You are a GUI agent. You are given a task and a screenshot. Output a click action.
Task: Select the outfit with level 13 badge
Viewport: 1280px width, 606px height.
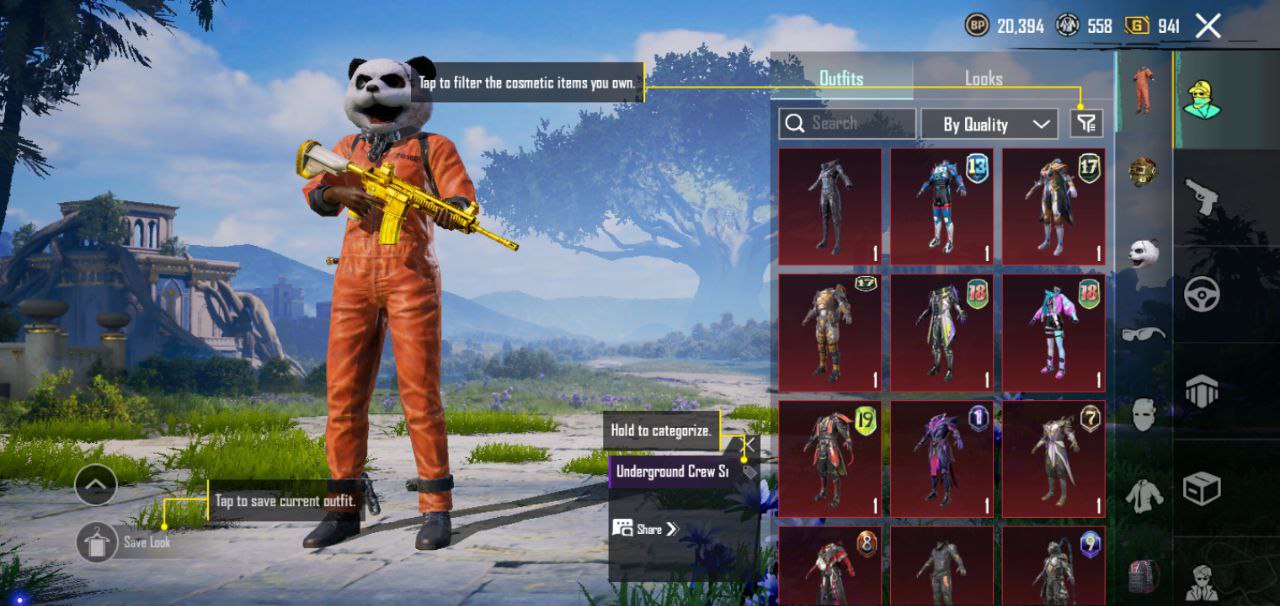[x=942, y=206]
